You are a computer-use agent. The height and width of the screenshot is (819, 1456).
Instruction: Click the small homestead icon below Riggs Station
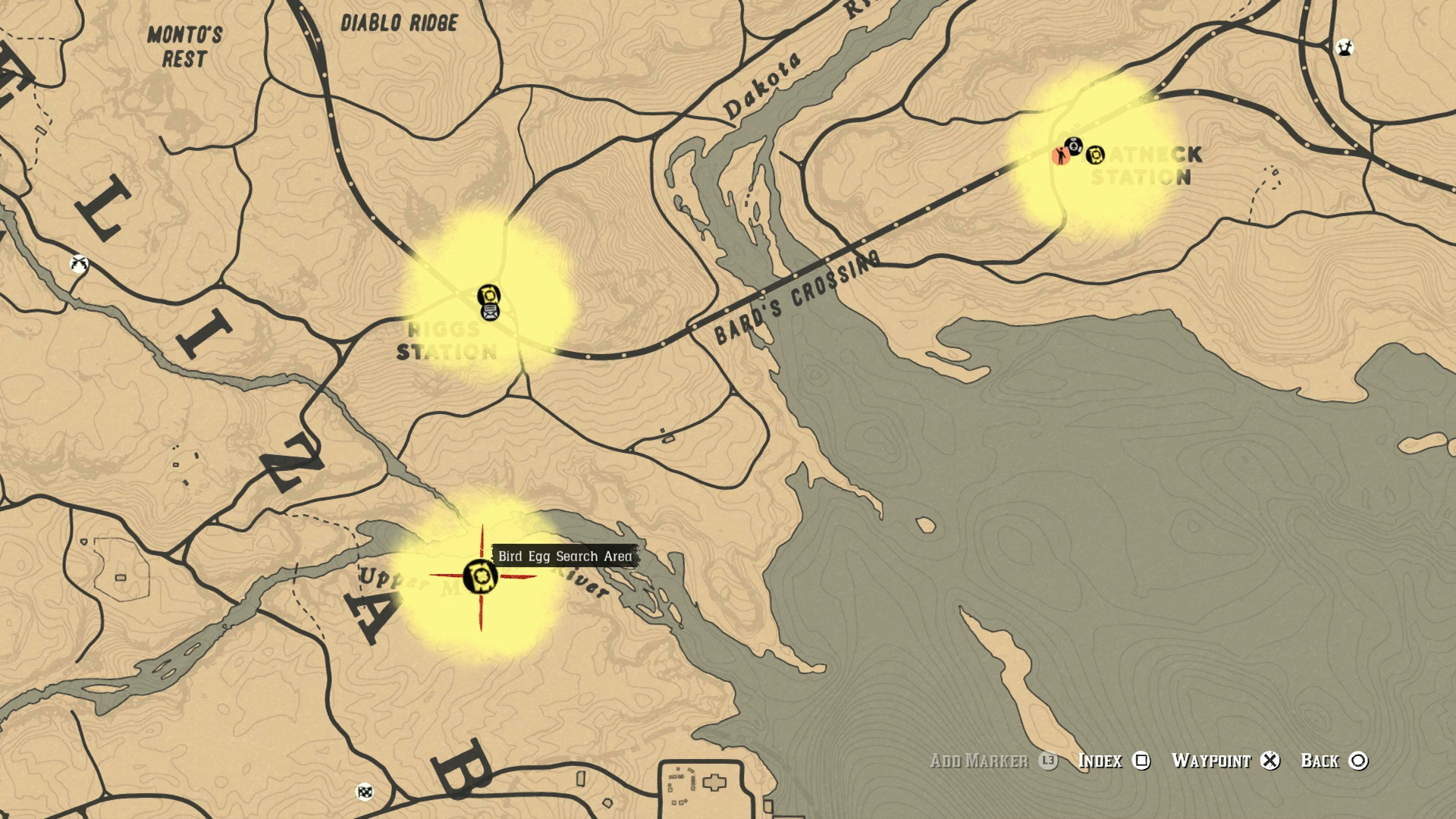pos(667,438)
